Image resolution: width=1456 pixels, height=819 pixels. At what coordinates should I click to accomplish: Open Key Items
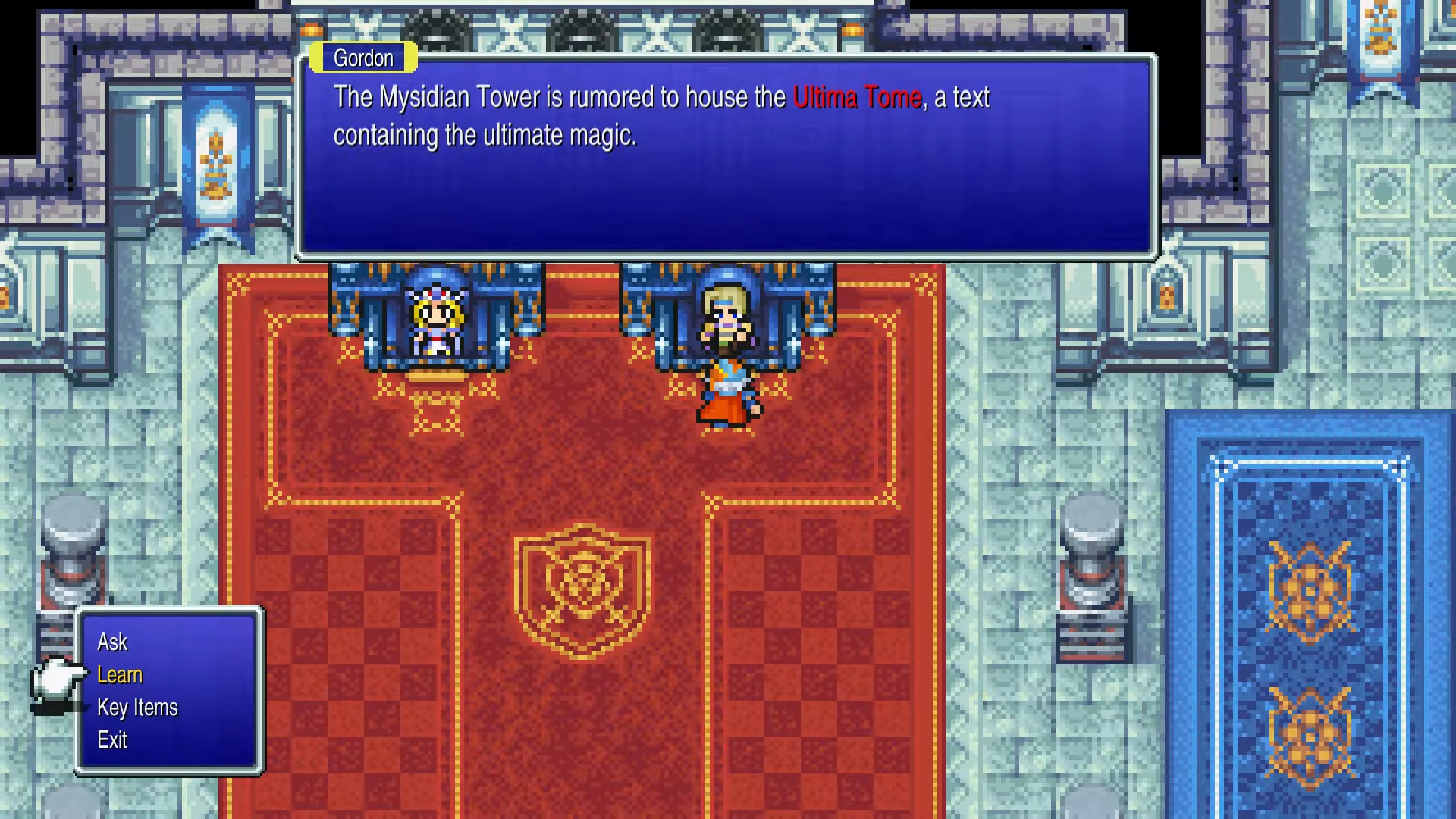(137, 708)
